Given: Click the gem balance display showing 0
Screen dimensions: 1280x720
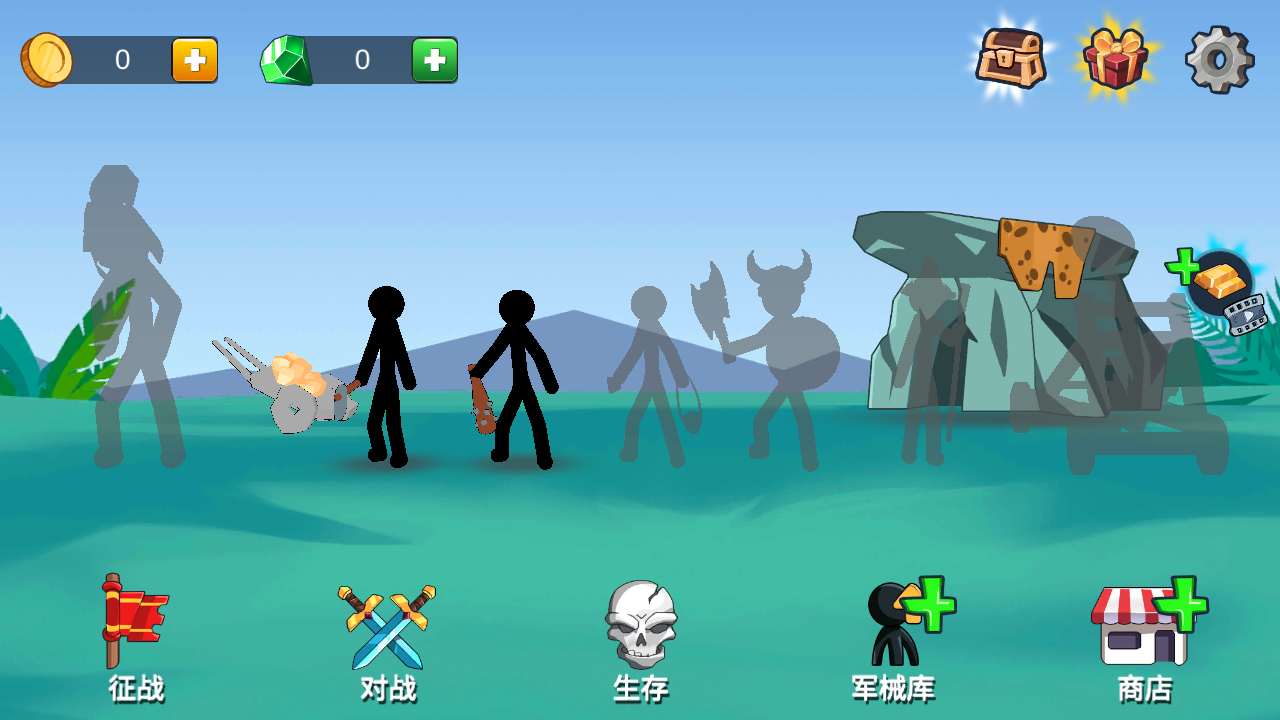Looking at the screenshot, I should click(x=360, y=60).
